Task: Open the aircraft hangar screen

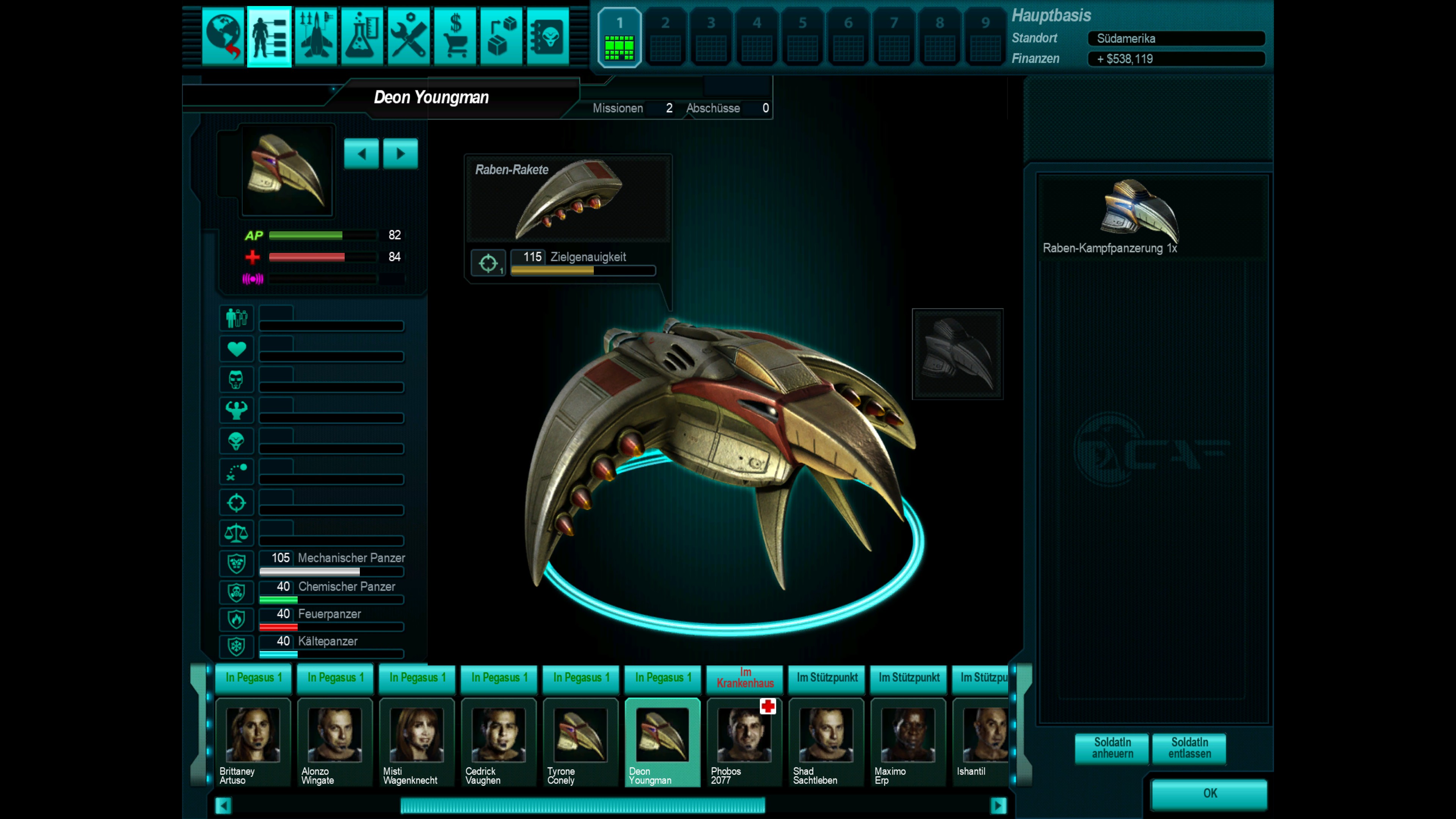Action: point(315,37)
